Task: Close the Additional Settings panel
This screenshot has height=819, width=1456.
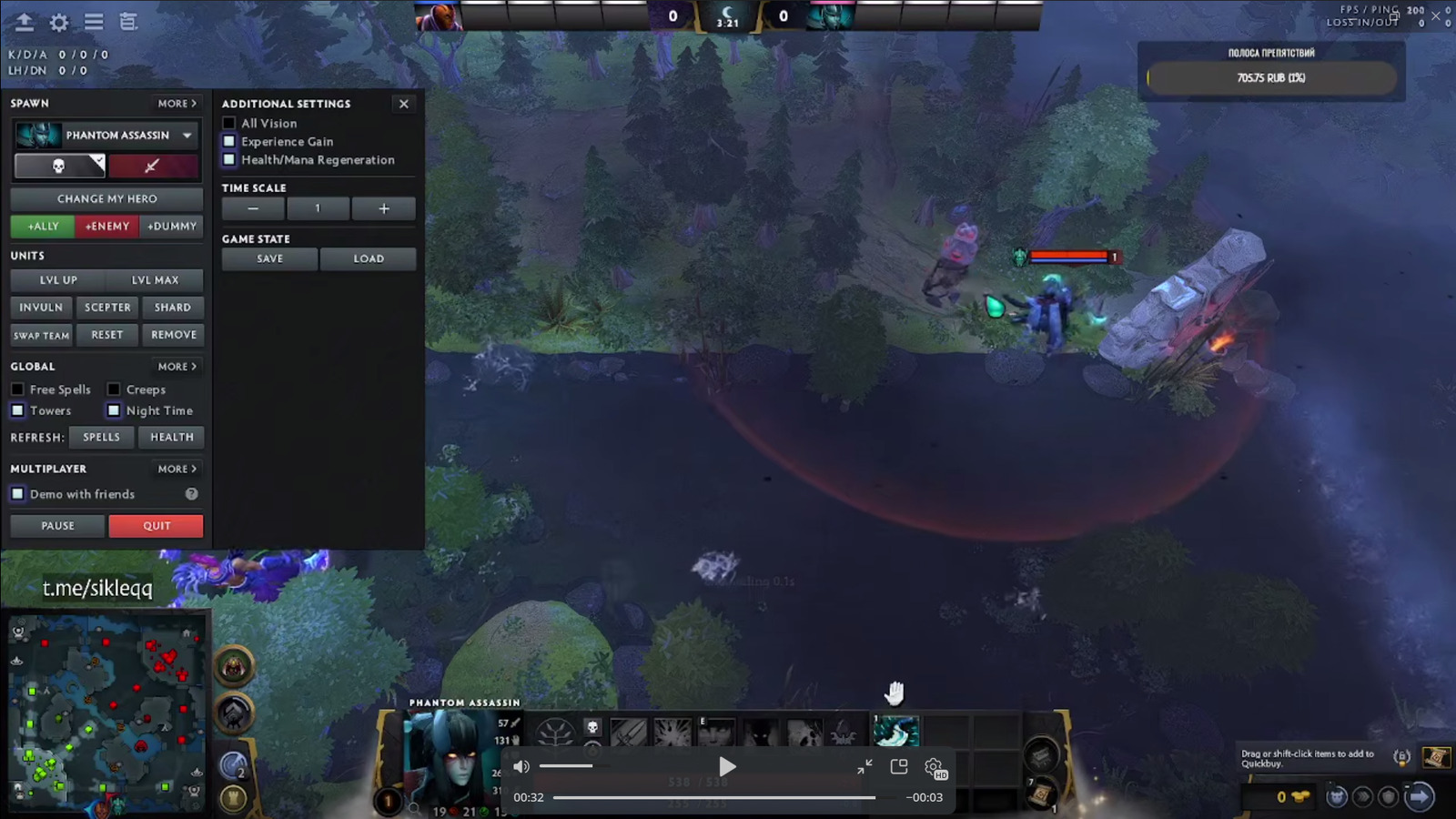Action: 404,104
